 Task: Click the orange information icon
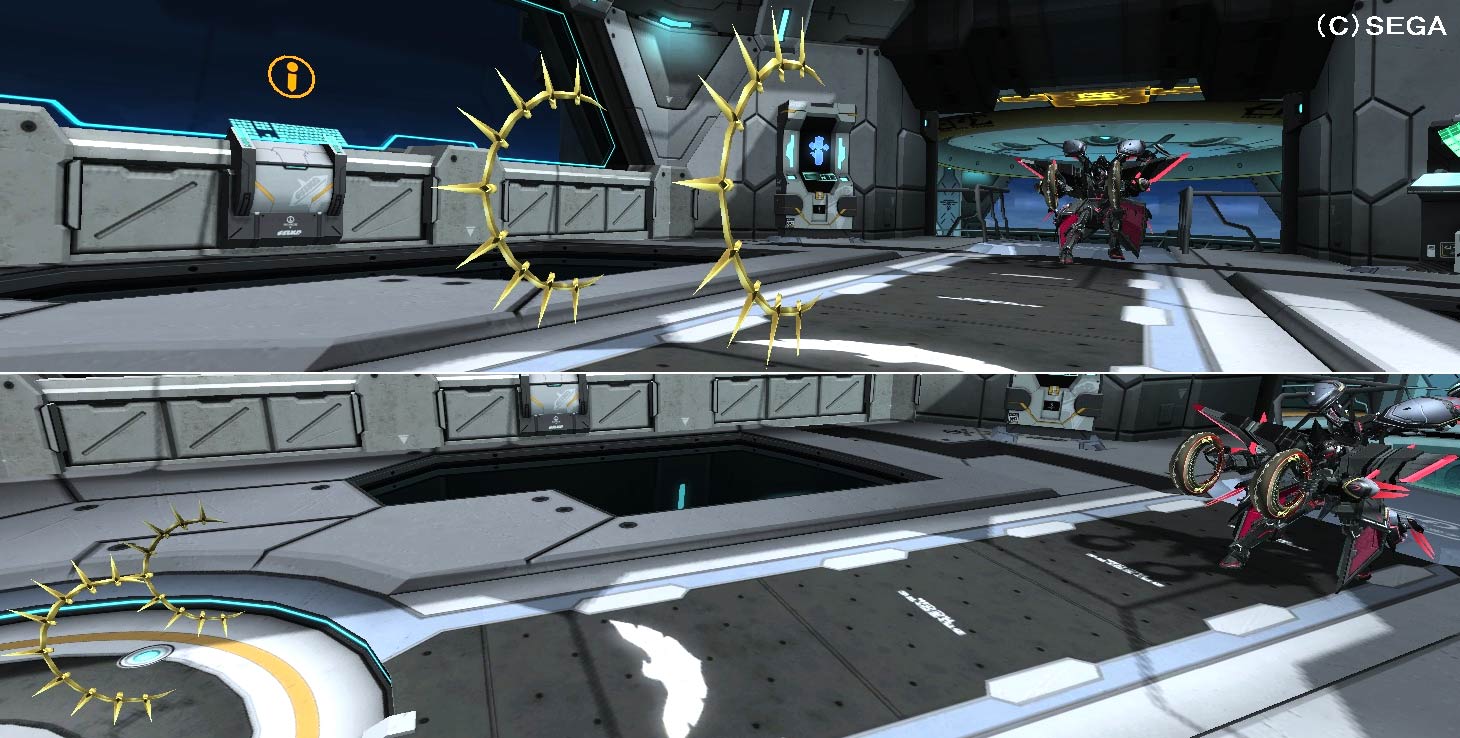pyautogui.click(x=291, y=76)
